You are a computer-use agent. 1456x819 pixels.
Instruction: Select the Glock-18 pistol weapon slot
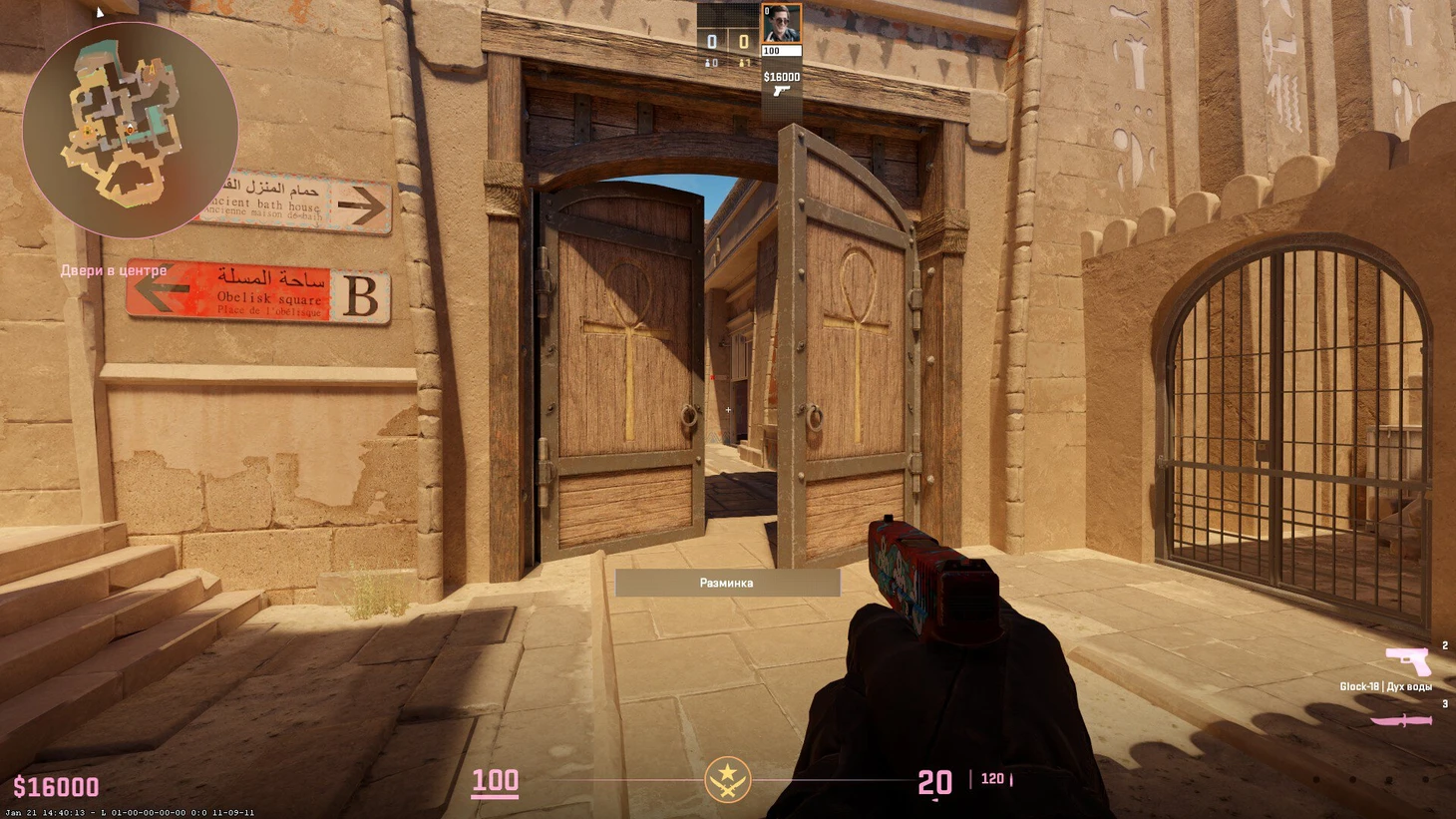click(x=1407, y=661)
